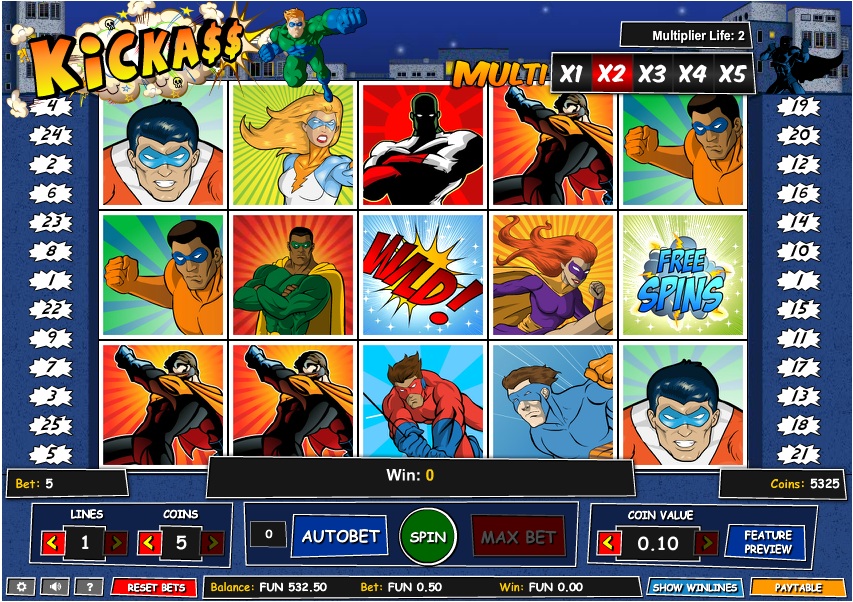The width and height of the screenshot is (853, 602).
Task: Toggle sound with the speaker icon
Action: 55,587
